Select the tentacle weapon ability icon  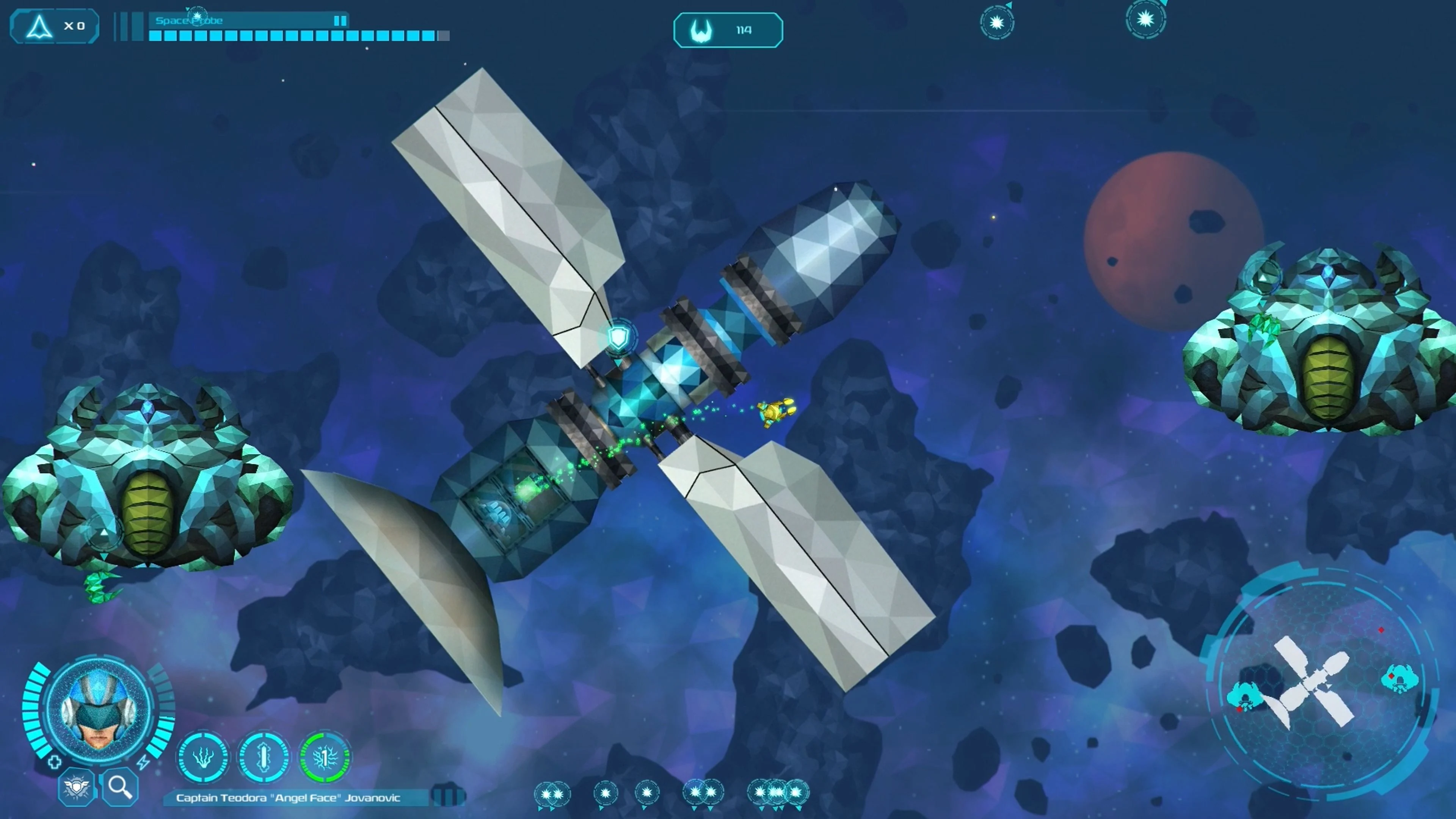[x=204, y=758]
